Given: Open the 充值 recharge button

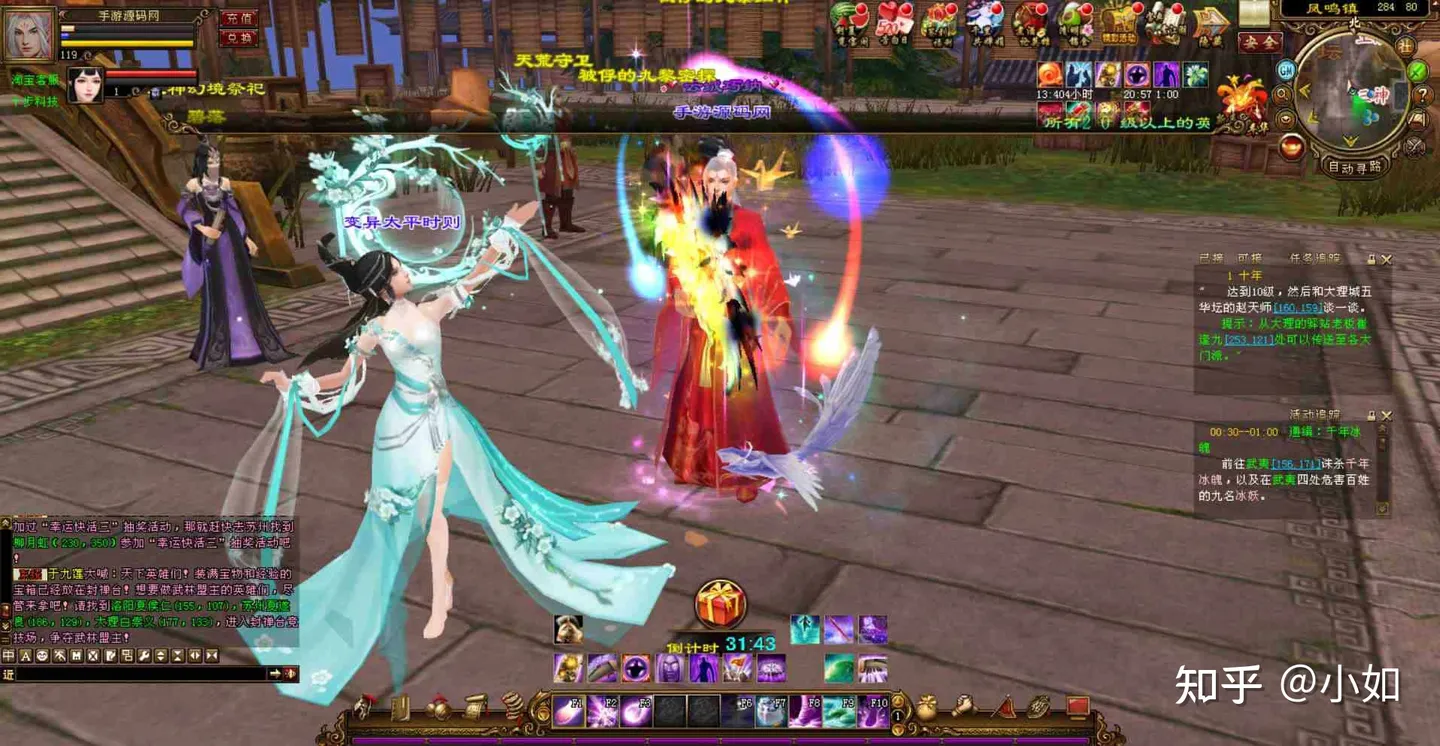Looking at the screenshot, I should (238, 18).
